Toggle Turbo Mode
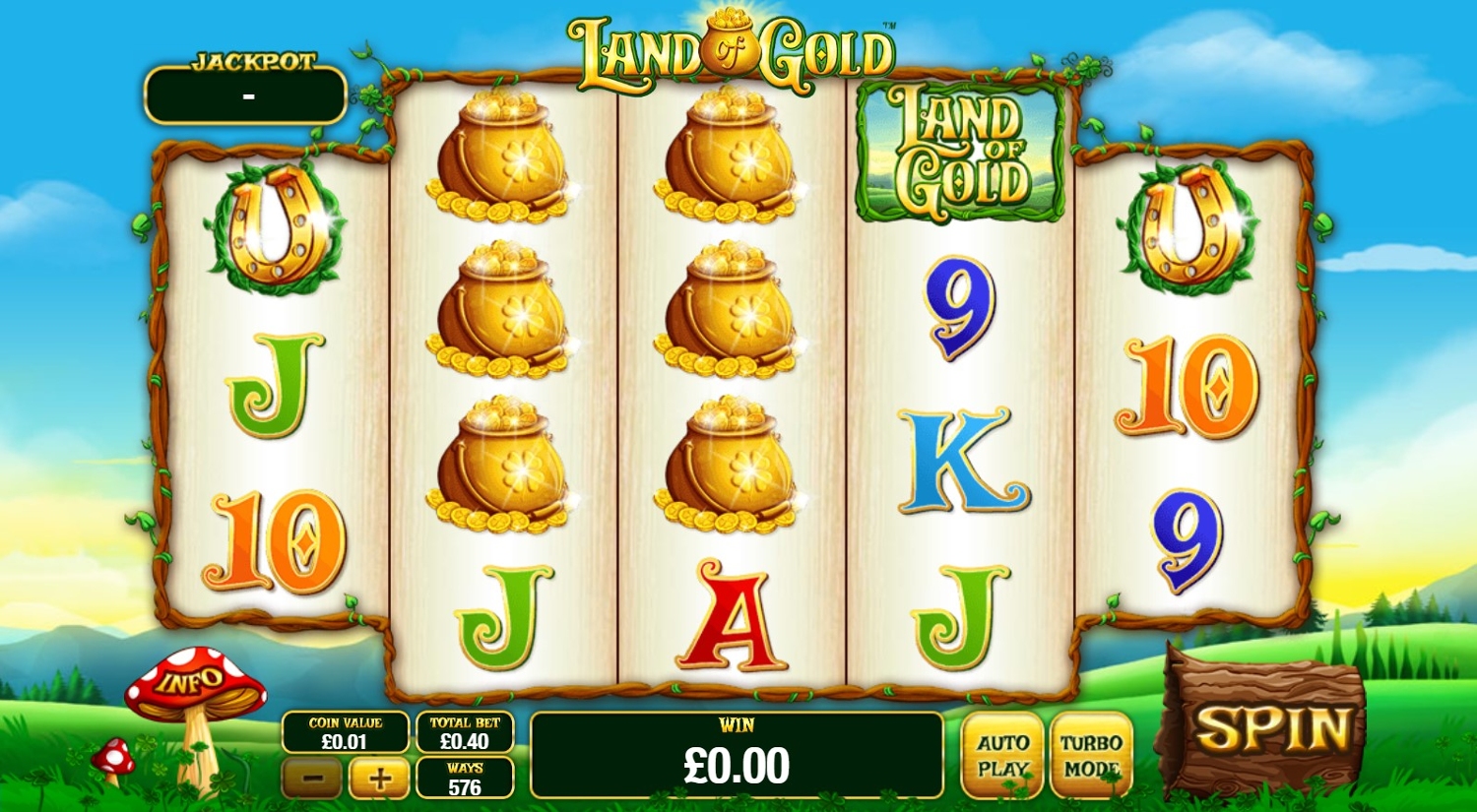 point(1091,756)
